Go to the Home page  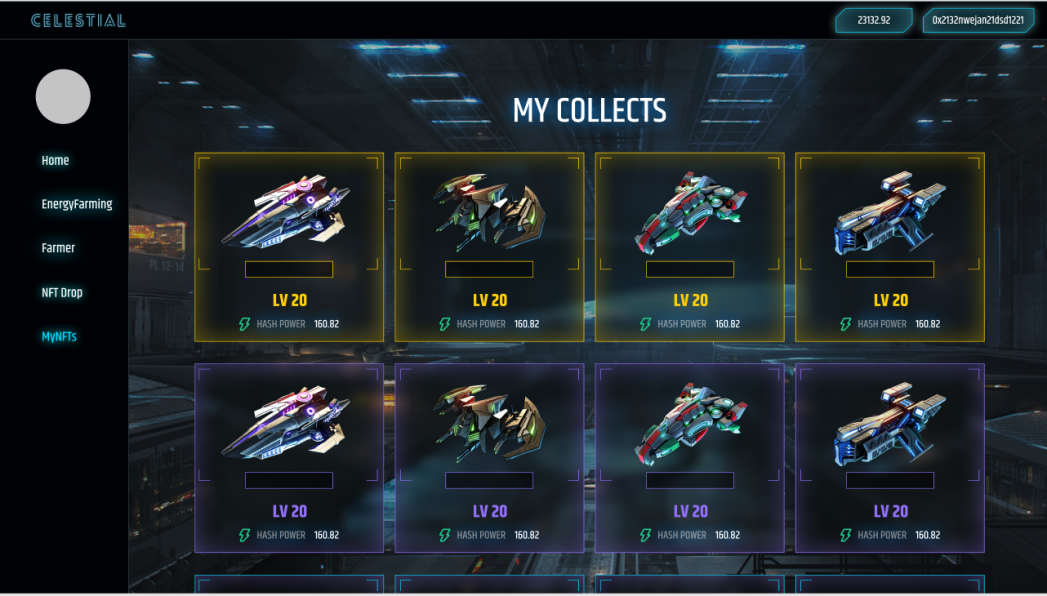55,160
